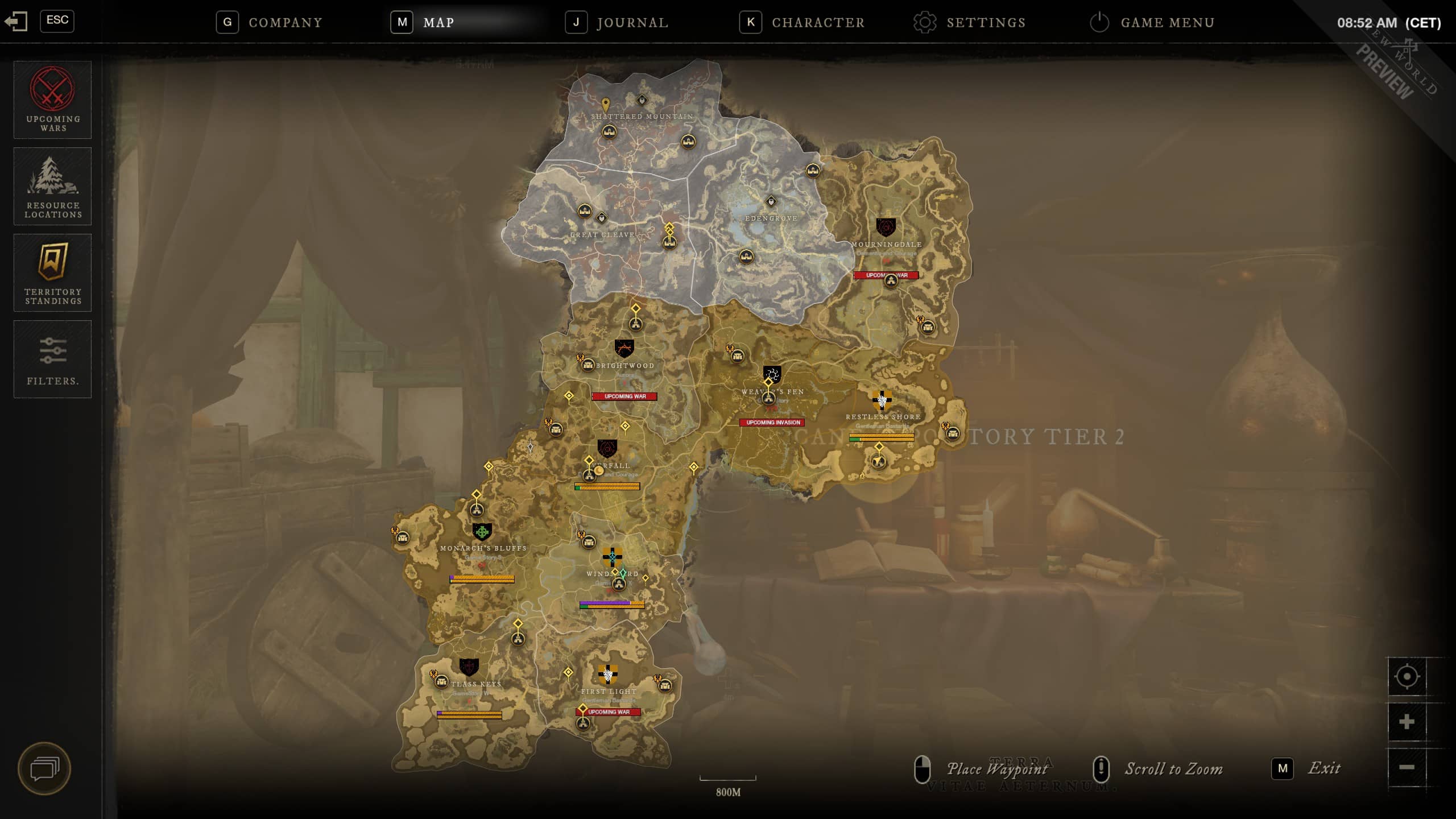This screenshot has height=819, width=1456.
Task: Select the Shattered Mountain gold waypoint pin
Action: coord(606,105)
